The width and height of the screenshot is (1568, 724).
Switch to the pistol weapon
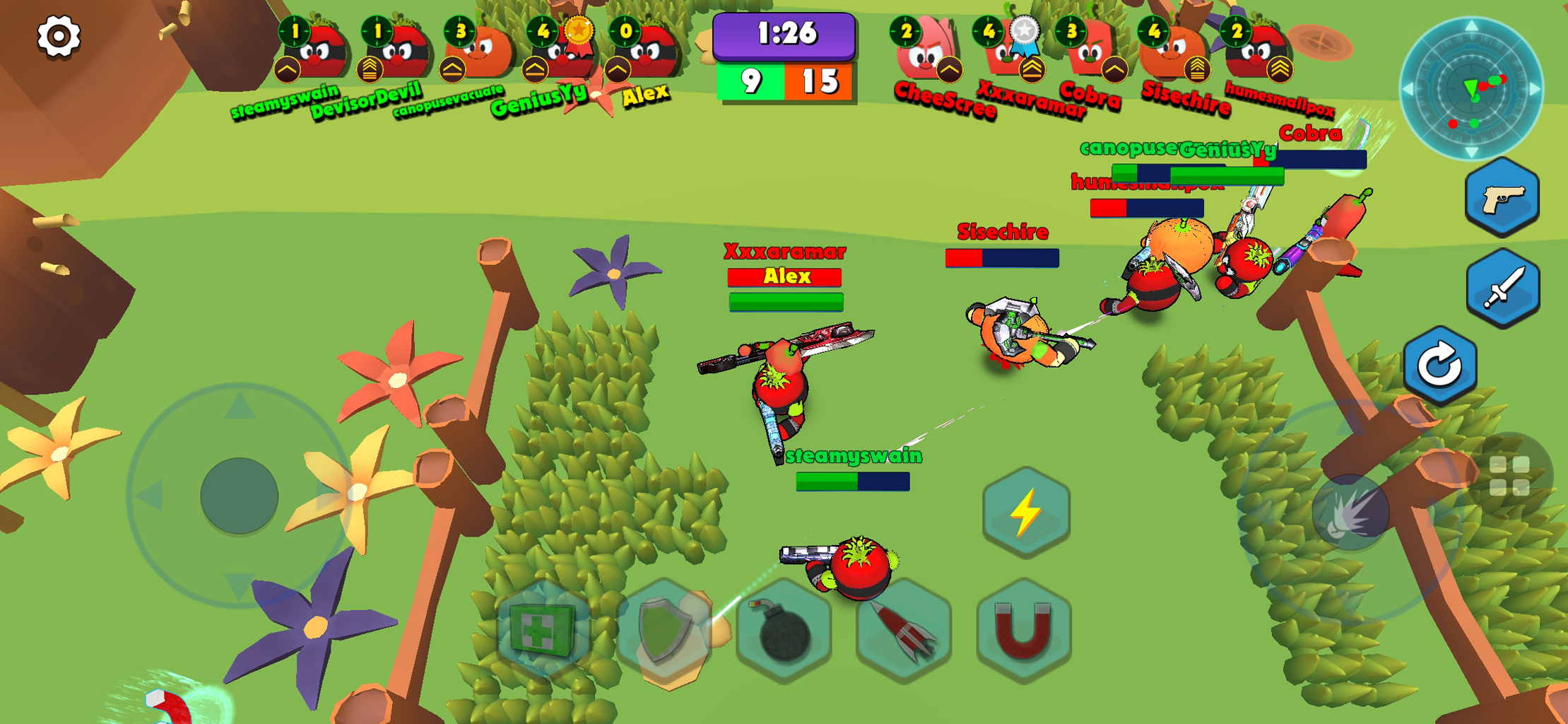[1502, 199]
